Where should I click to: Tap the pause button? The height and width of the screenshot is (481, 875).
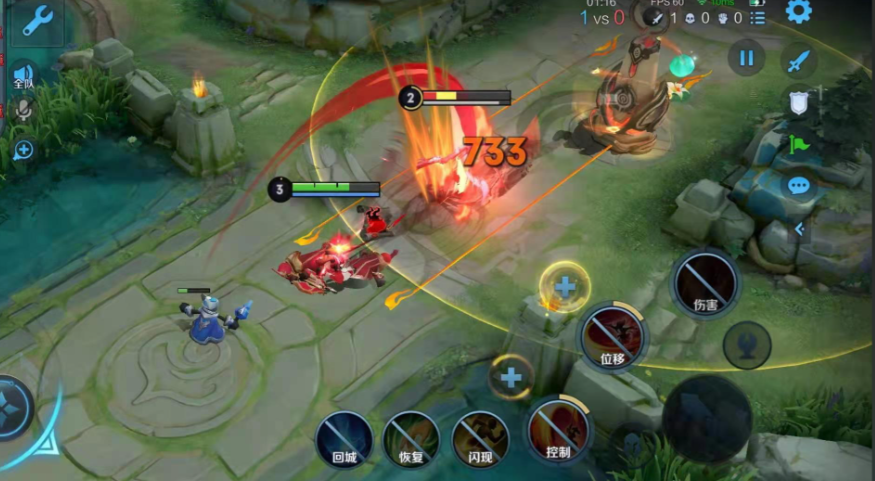click(x=745, y=58)
